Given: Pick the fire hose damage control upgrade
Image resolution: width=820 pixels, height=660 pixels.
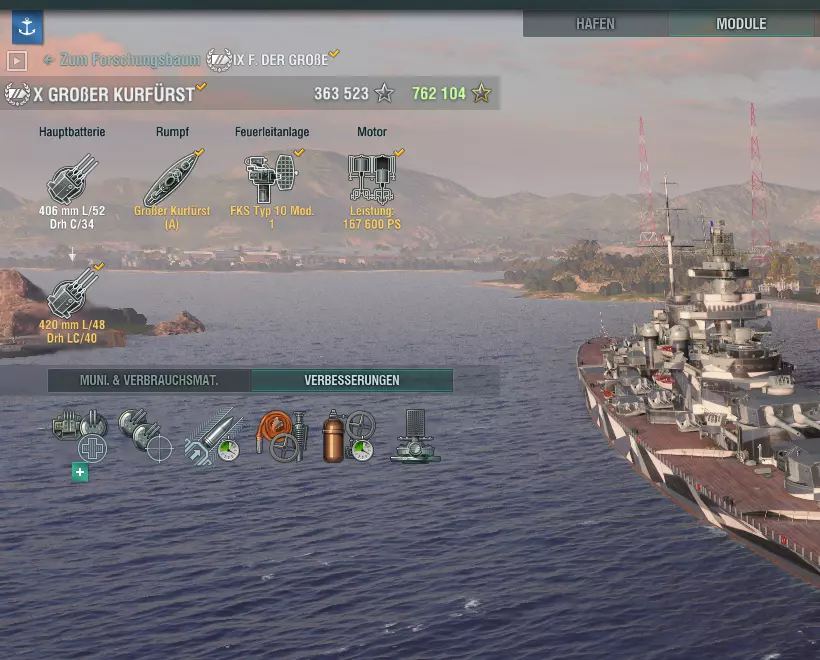Looking at the screenshot, I should (281, 436).
